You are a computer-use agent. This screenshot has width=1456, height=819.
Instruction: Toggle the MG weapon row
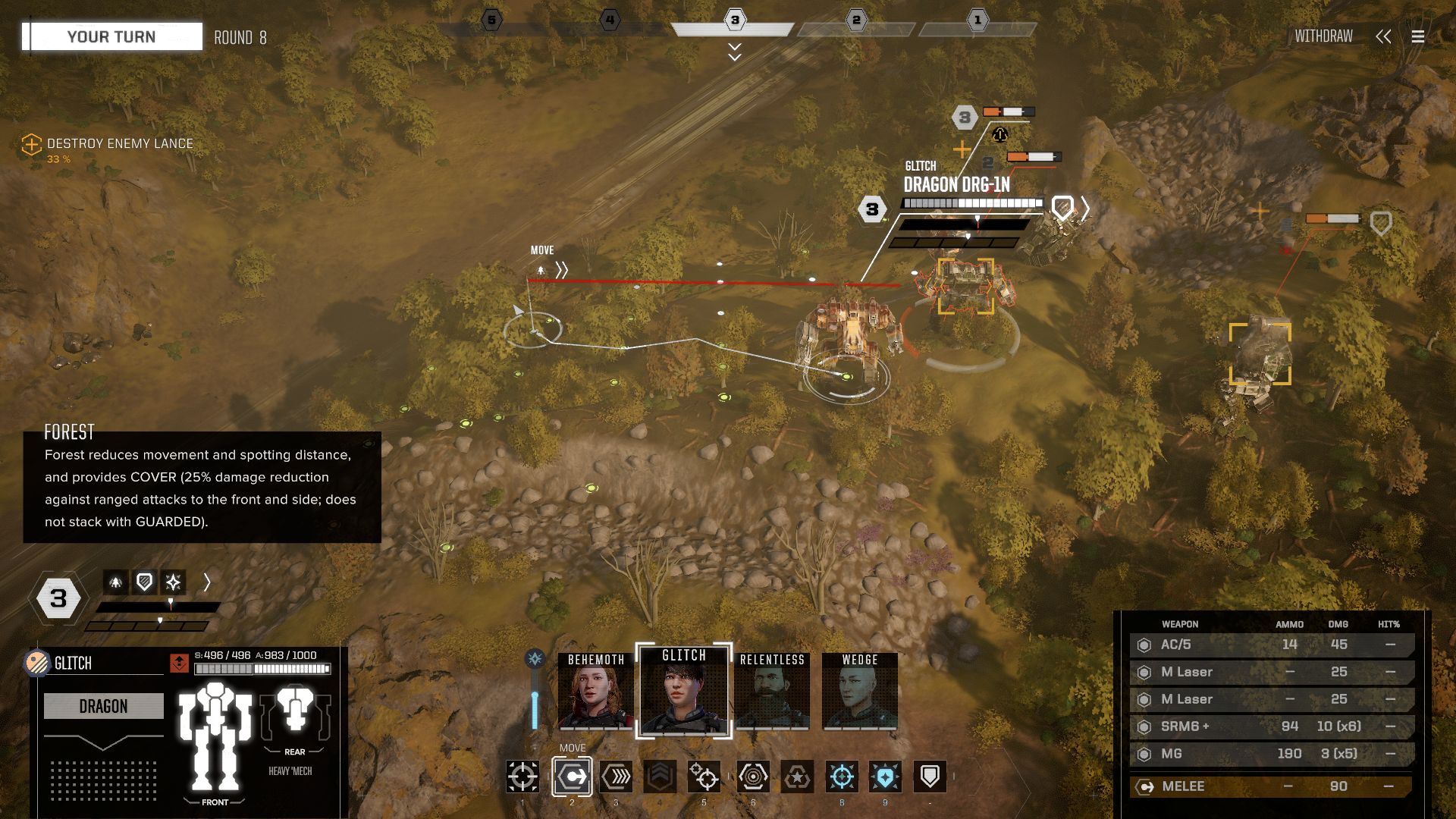pyautogui.click(x=1271, y=754)
